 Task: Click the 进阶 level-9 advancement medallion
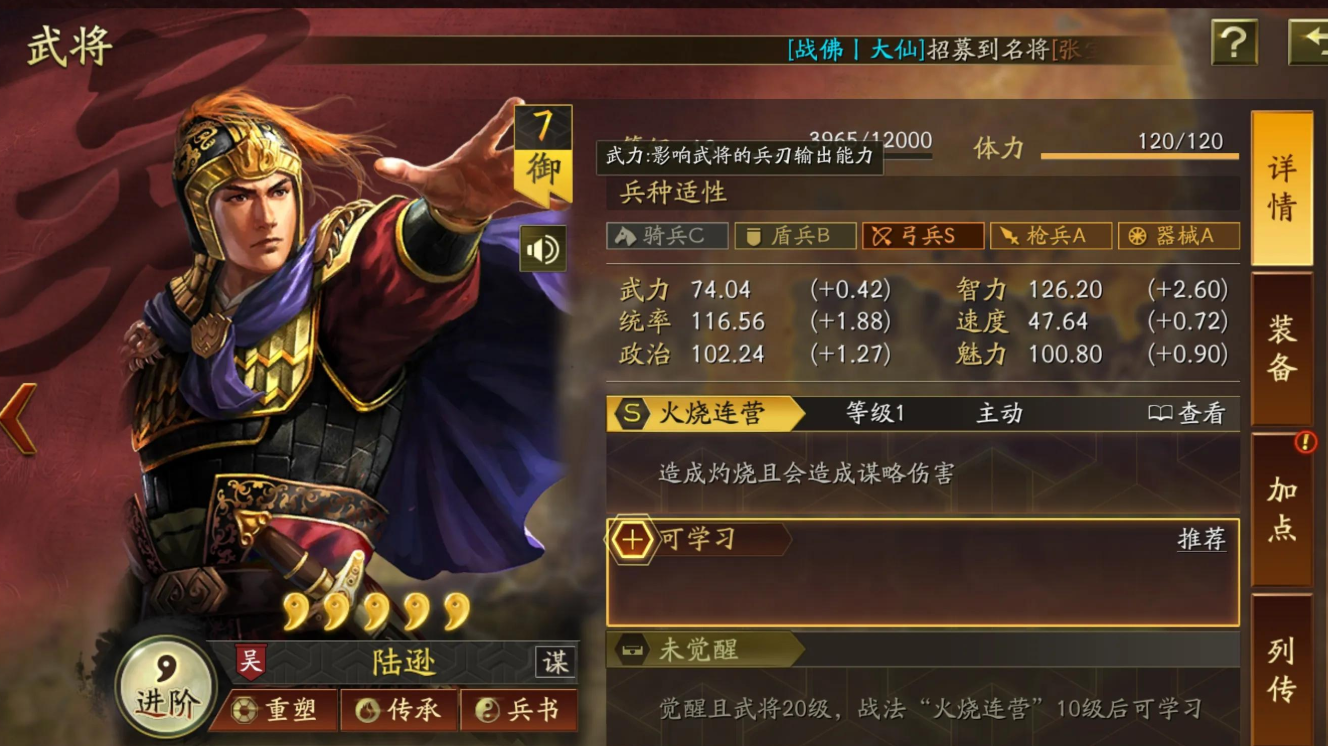[x=163, y=687]
